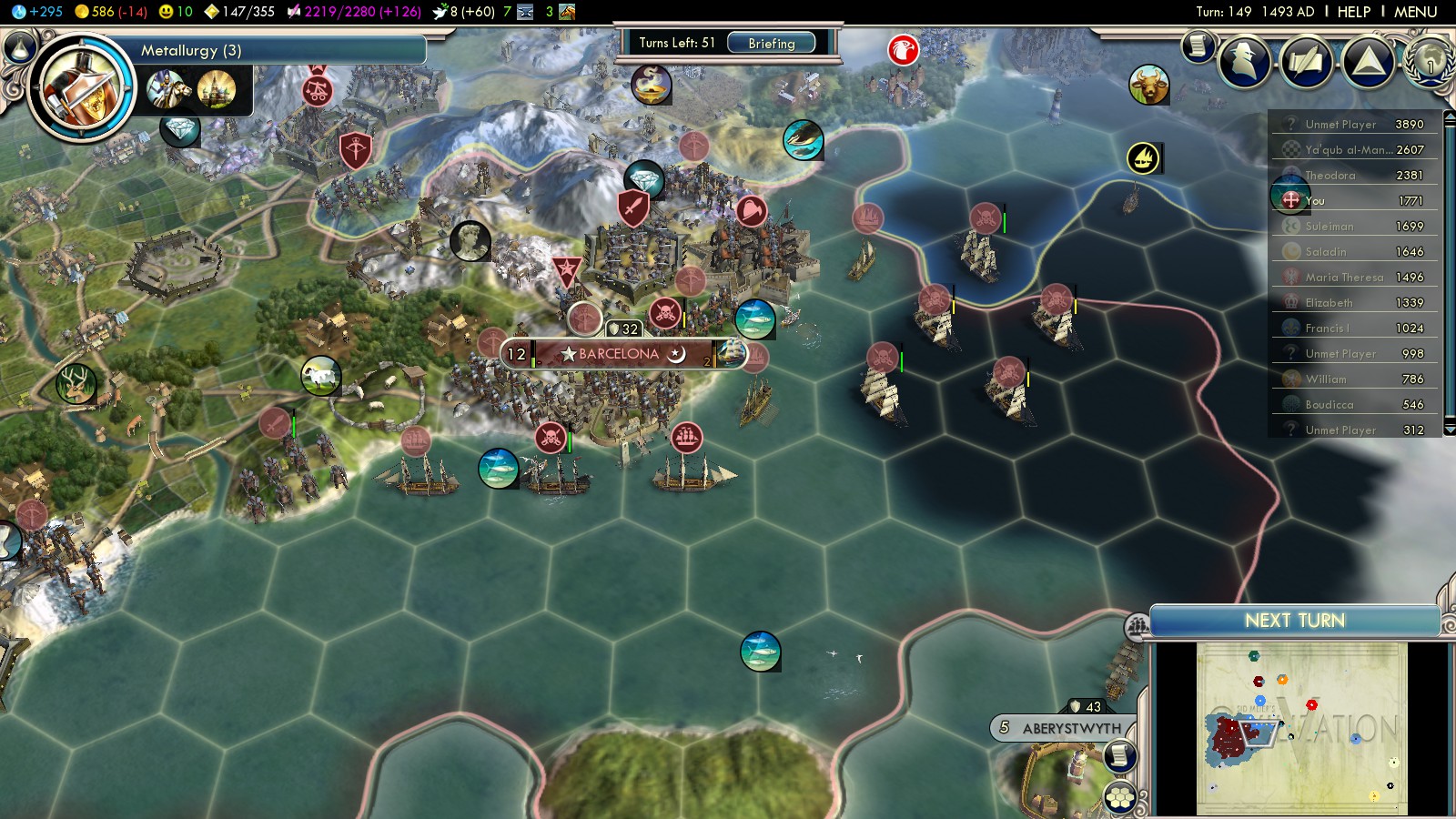The image size is (1456, 819).
Task: Click the minimap to move the camera
Action: click(x=1301, y=728)
